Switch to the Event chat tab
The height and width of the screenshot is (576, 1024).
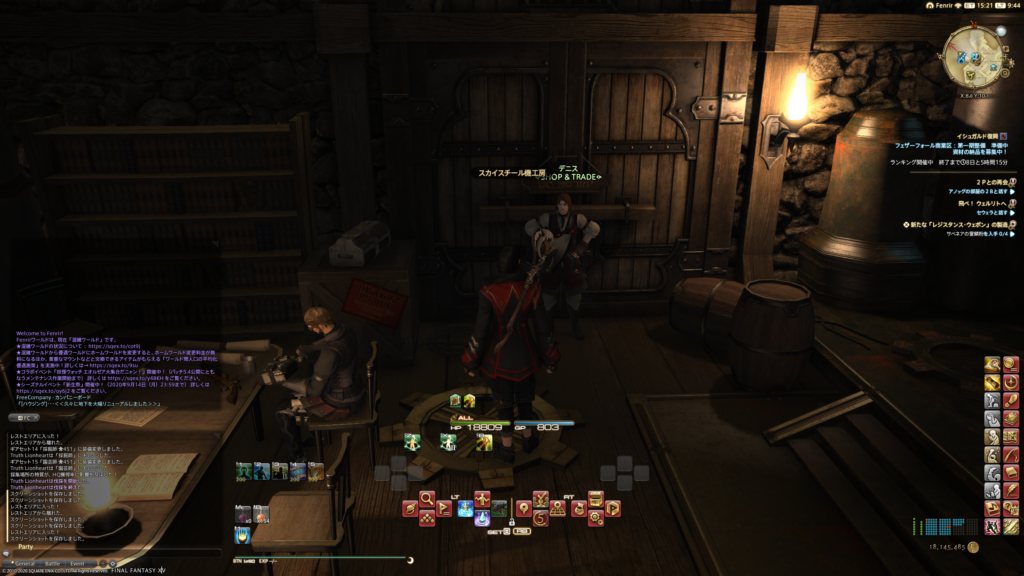77,563
